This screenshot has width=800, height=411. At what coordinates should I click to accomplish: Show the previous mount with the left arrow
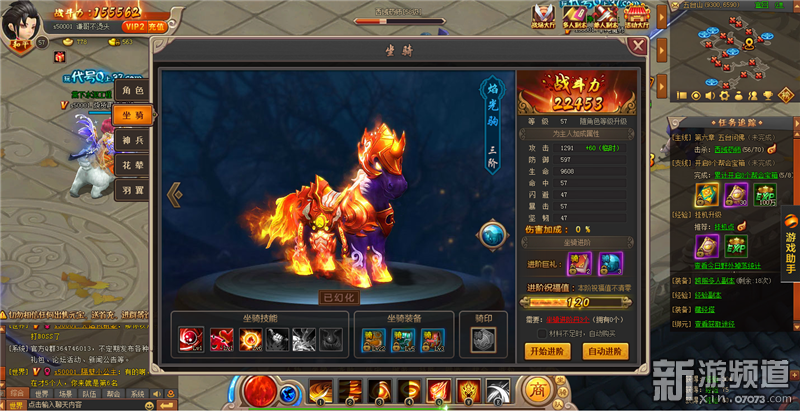pos(174,193)
